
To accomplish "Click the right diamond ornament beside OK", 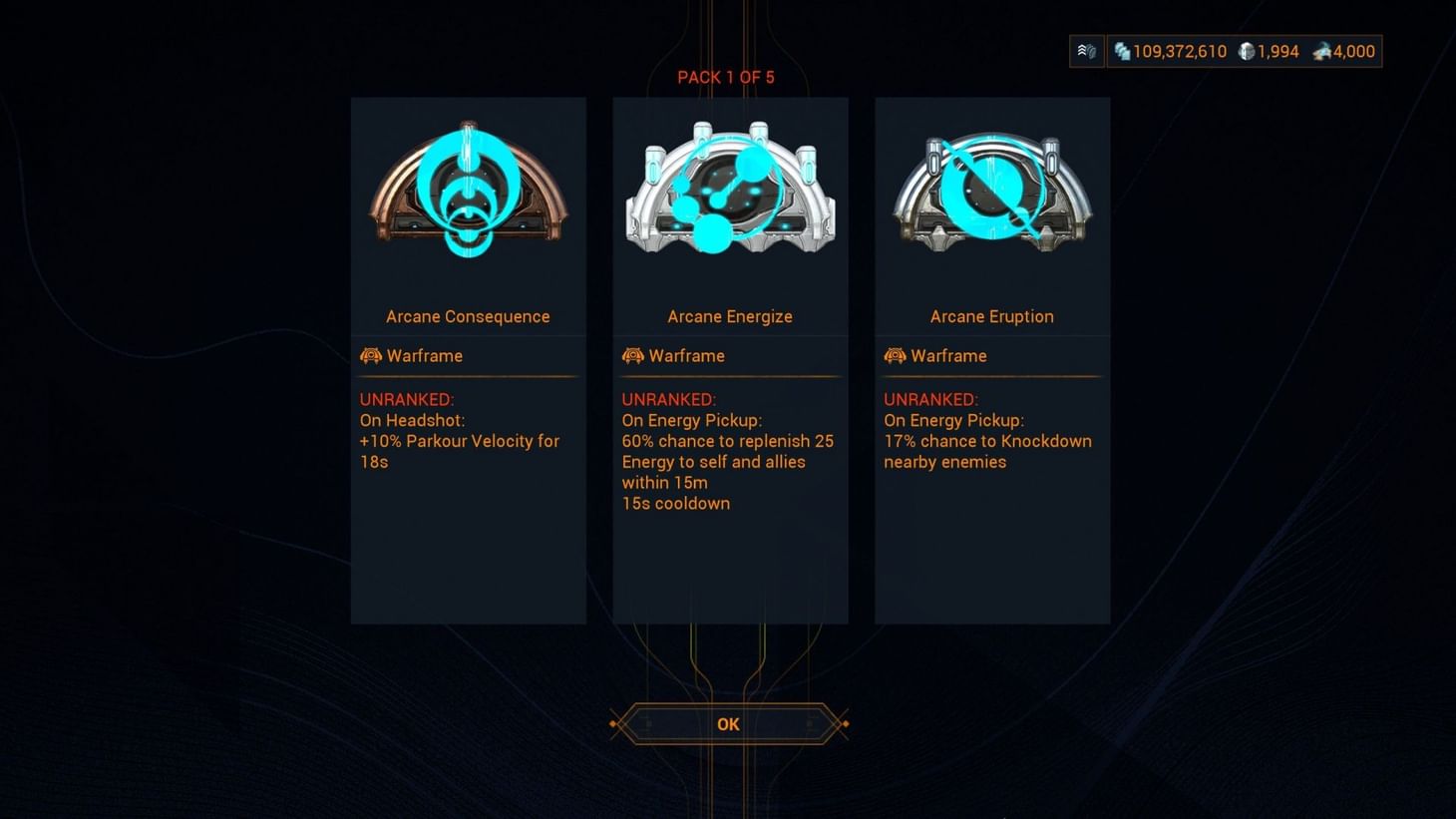I will coord(845,723).
